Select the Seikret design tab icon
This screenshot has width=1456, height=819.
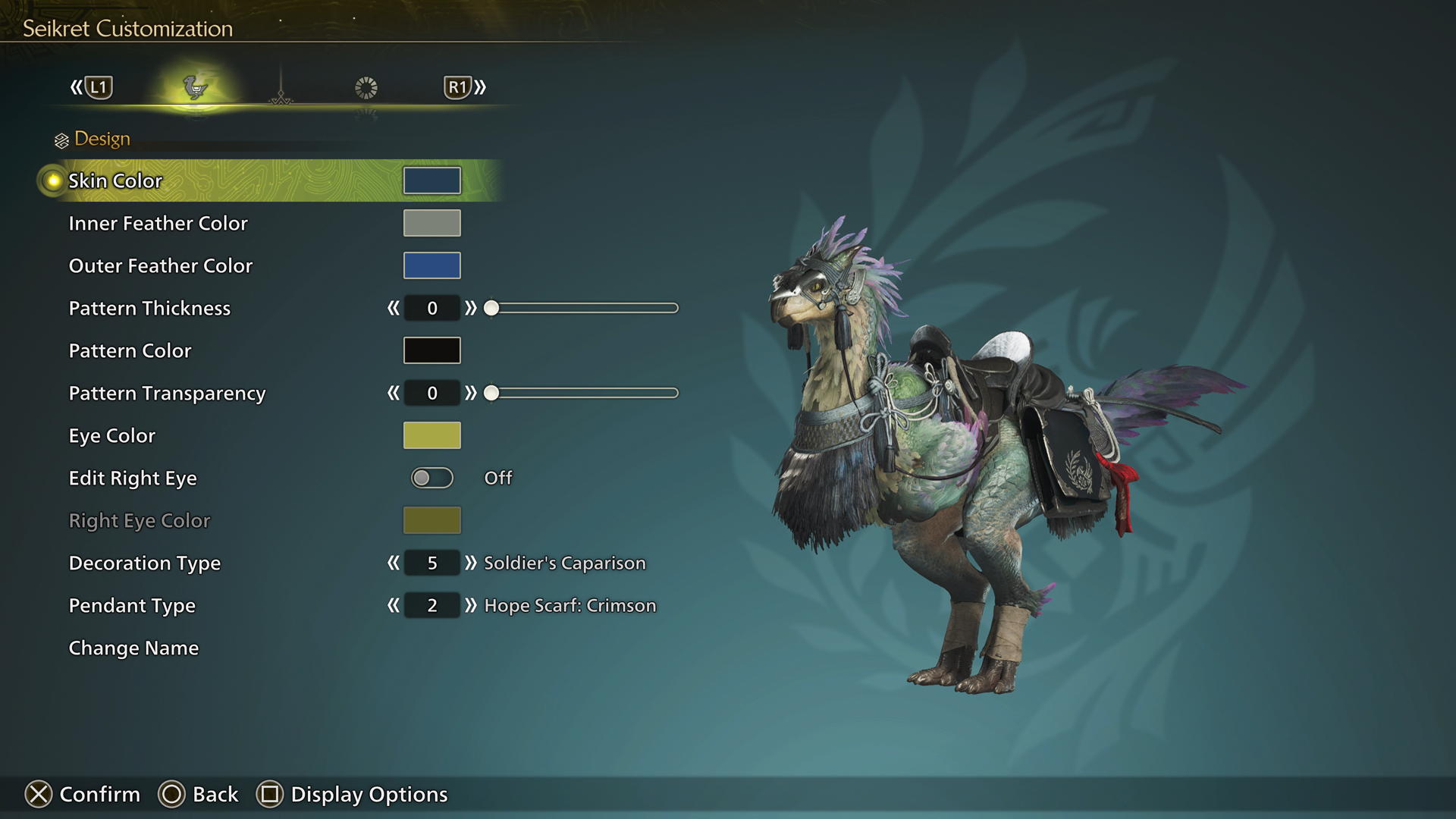195,86
